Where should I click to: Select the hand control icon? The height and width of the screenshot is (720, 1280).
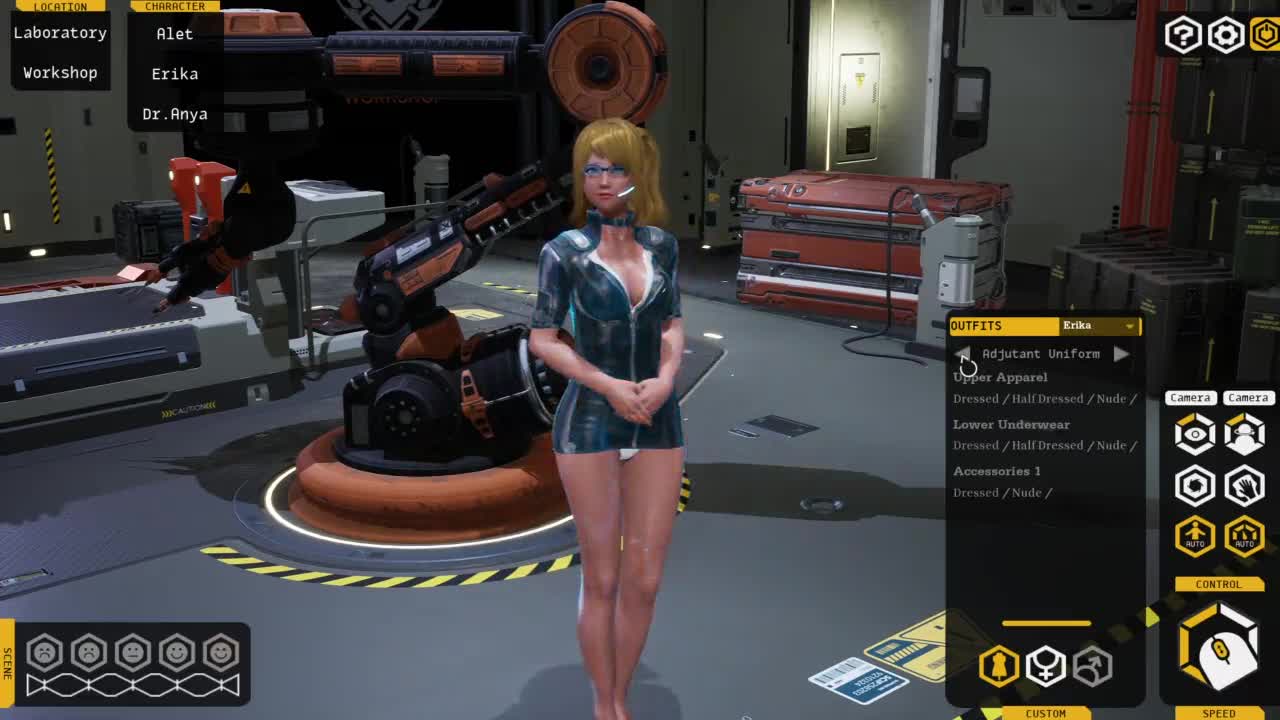coord(1244,486)
